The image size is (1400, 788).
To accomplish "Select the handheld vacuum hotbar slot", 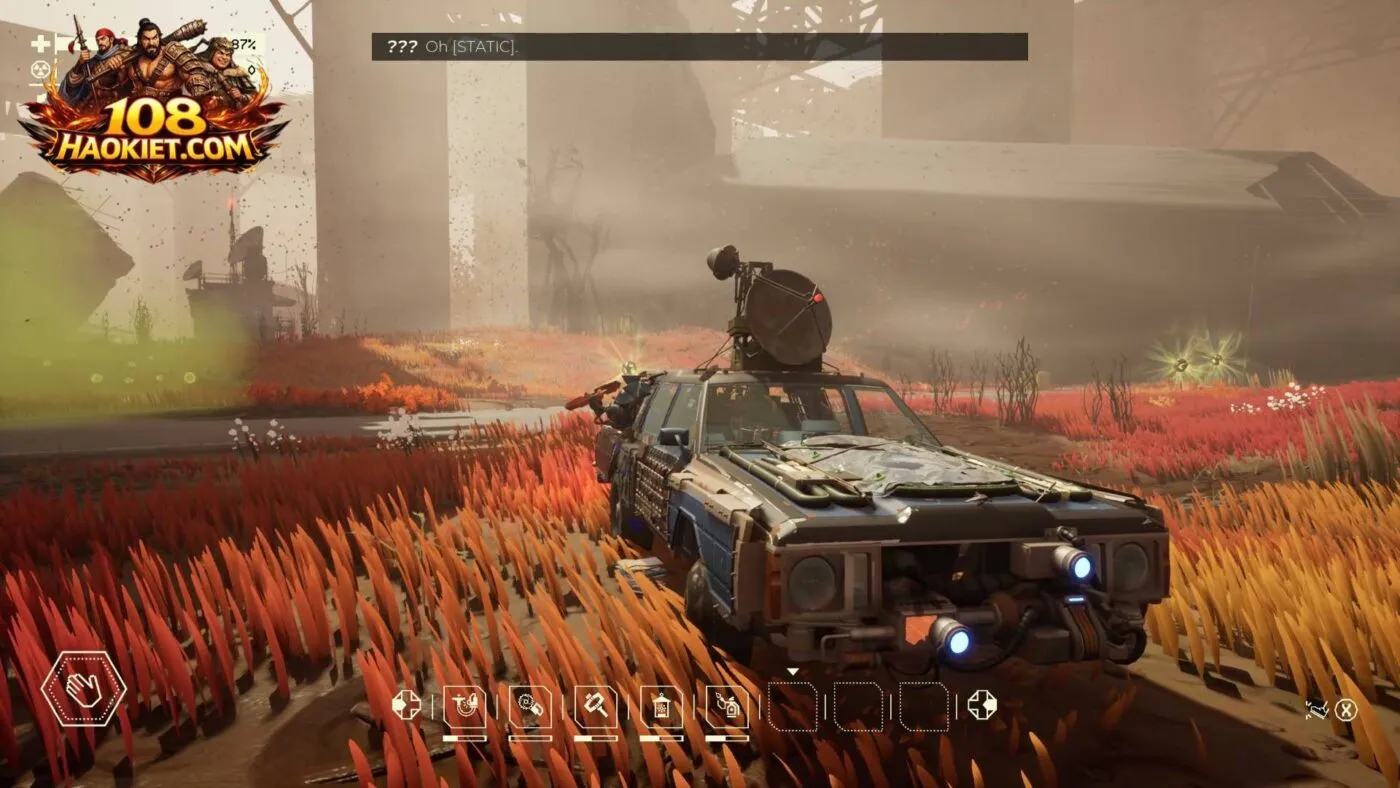I will (464, 706).
